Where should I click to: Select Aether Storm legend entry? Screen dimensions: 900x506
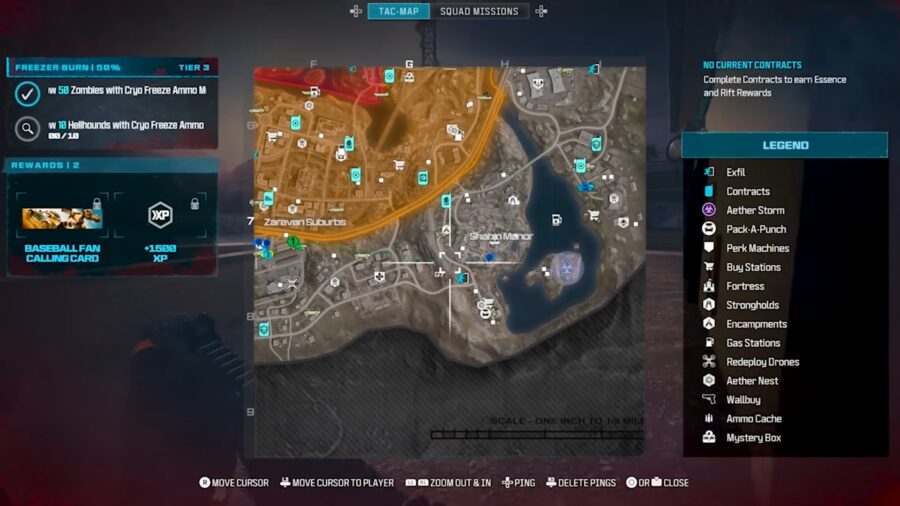pyautogui.click(x=755, y=210)
